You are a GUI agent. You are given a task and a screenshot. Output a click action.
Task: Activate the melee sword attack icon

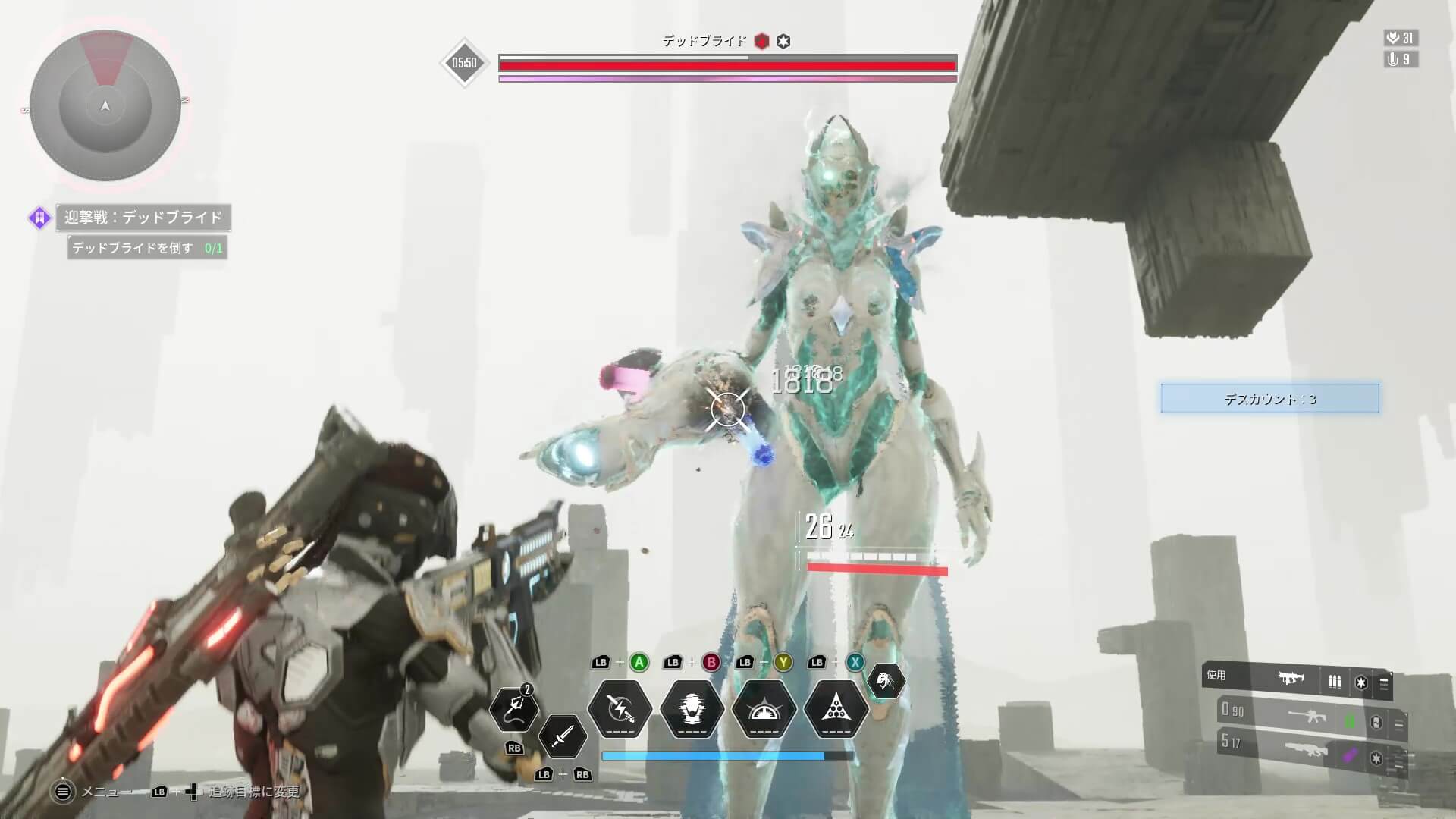click(x=561, y=736)
